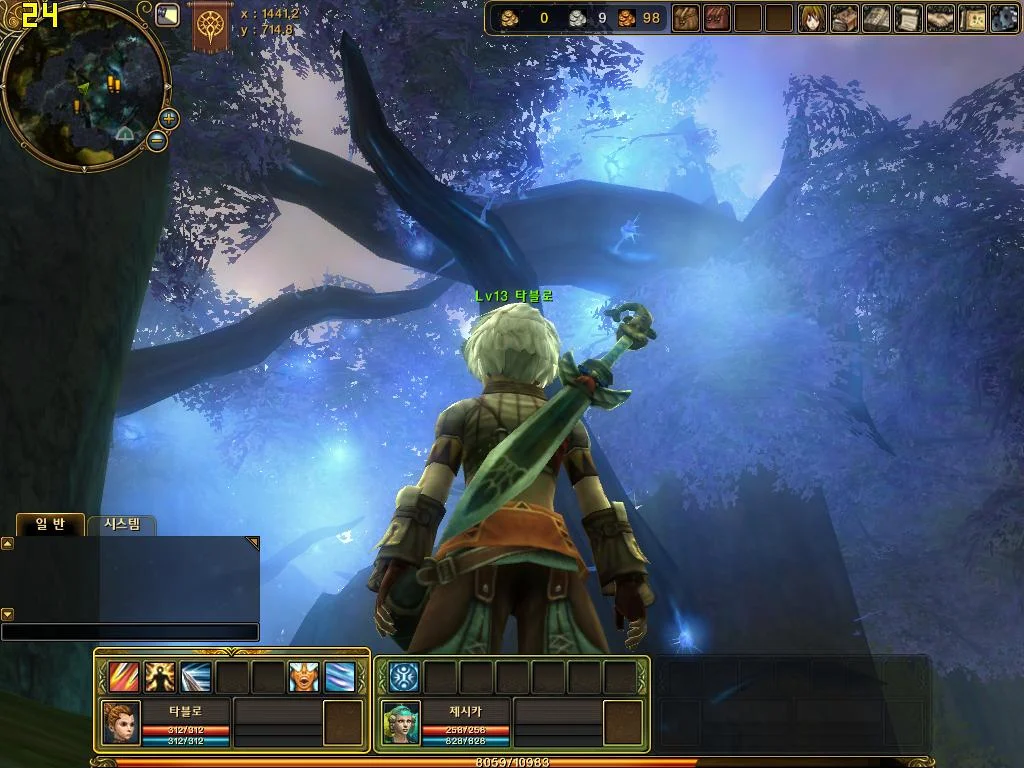The height and width of the screenshot is (768, 1024).
Task: Use the shouting face skill
Action: click(x=304, y=677)
